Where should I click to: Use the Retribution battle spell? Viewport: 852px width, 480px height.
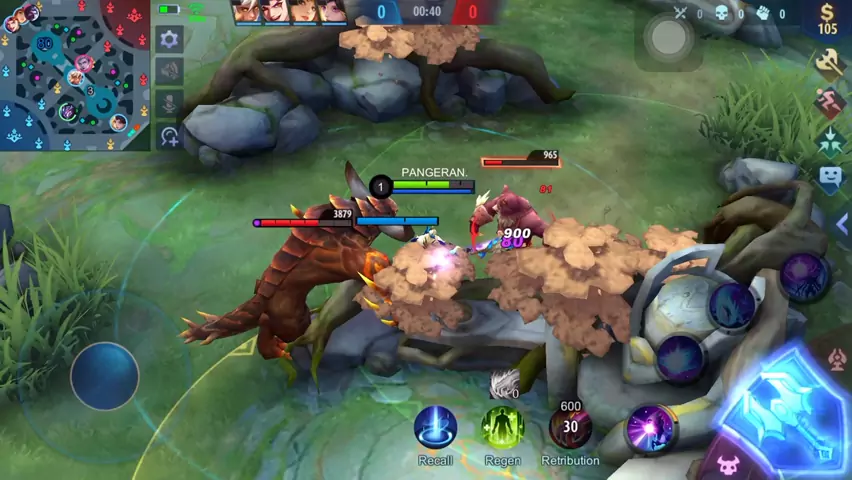tap(570, 428)
